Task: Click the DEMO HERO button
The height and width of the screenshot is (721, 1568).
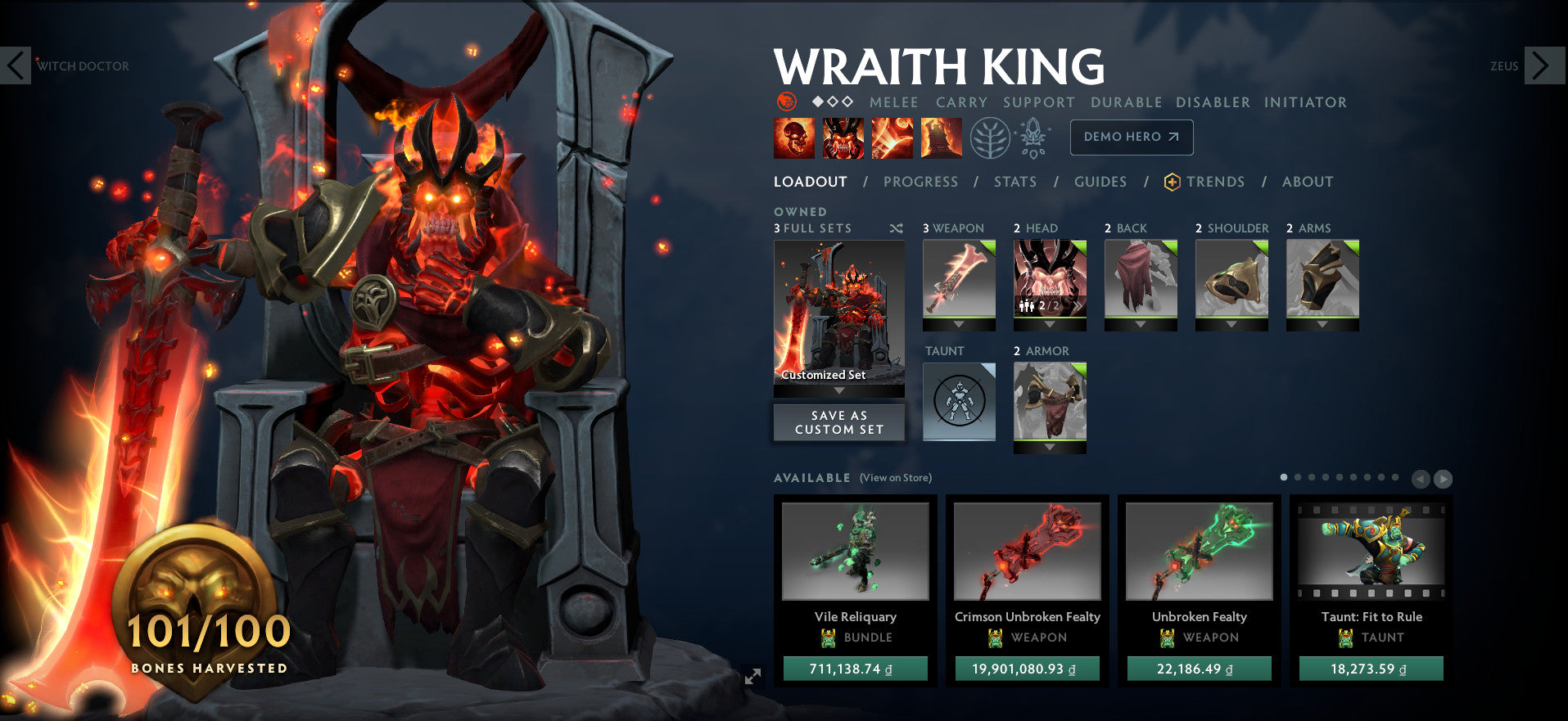Action: (1132, 137)
